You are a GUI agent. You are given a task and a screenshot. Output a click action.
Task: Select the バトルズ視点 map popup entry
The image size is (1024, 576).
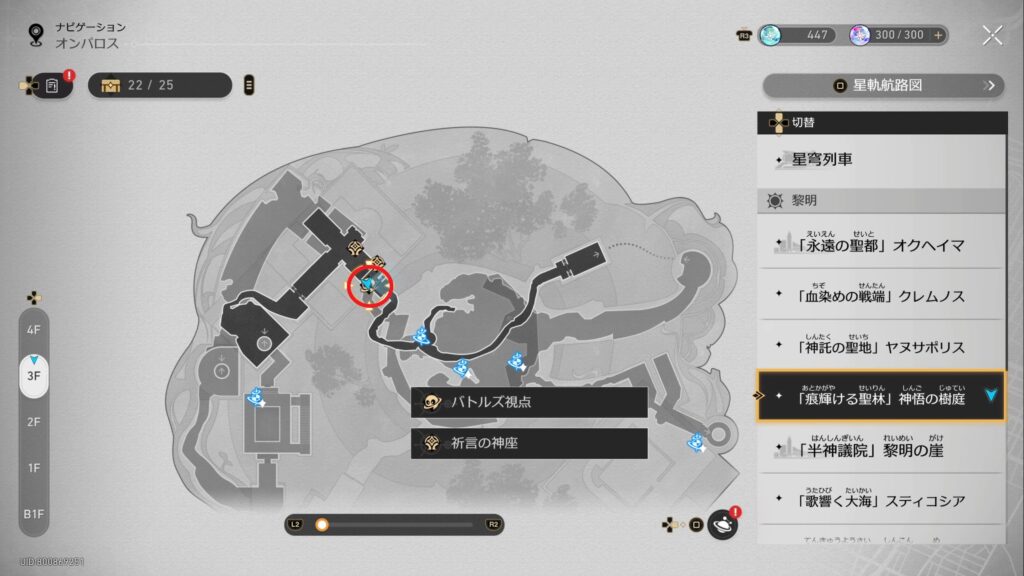click(x=529, y=402)
